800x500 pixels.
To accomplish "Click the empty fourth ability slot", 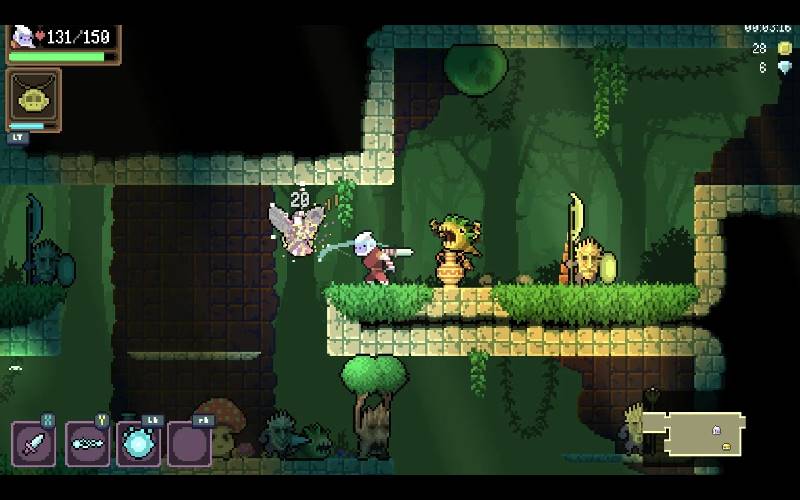I will pyautogui.click(x=189, y=443).
